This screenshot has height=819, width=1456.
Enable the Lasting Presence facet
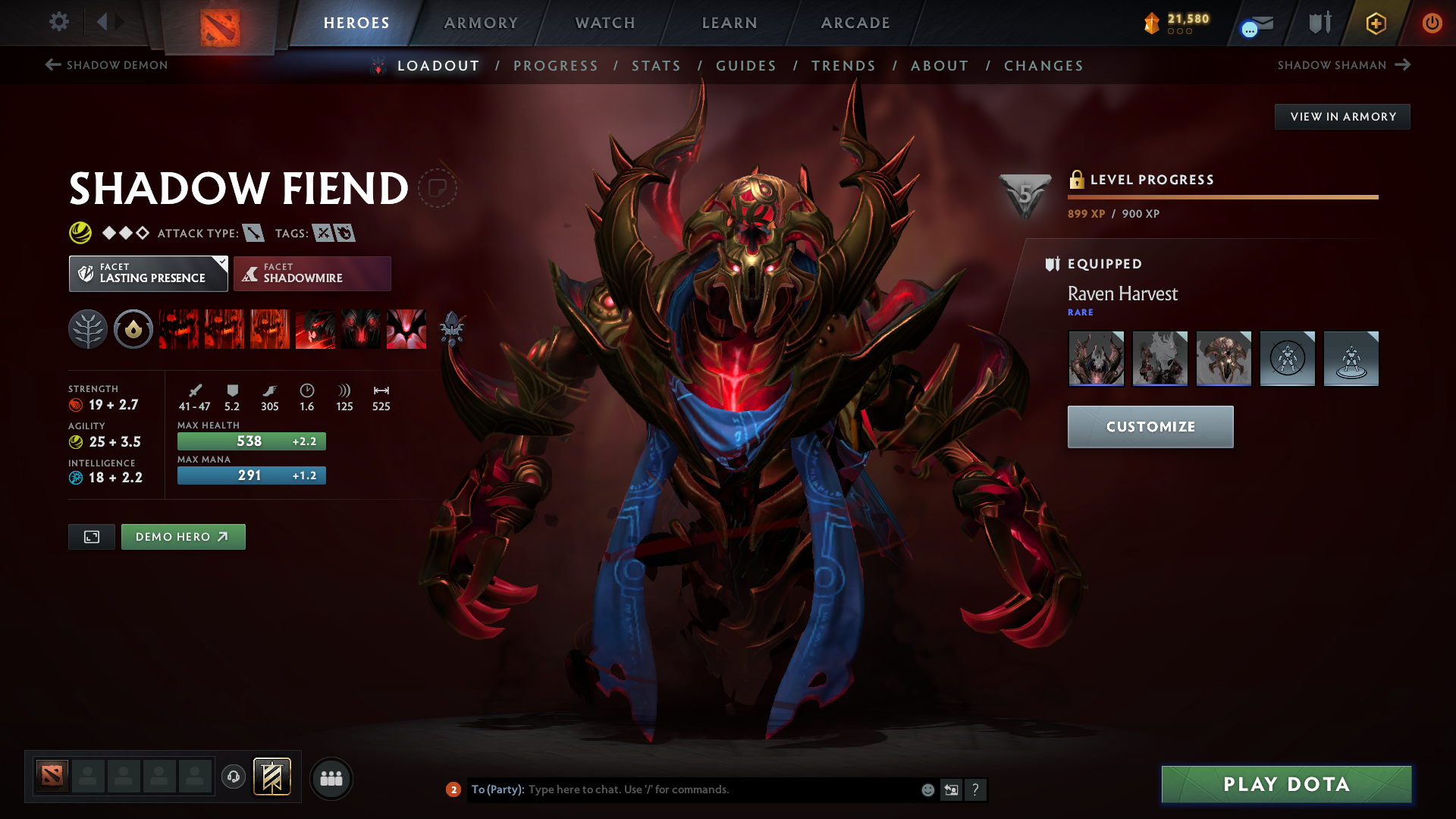point(148,273)
